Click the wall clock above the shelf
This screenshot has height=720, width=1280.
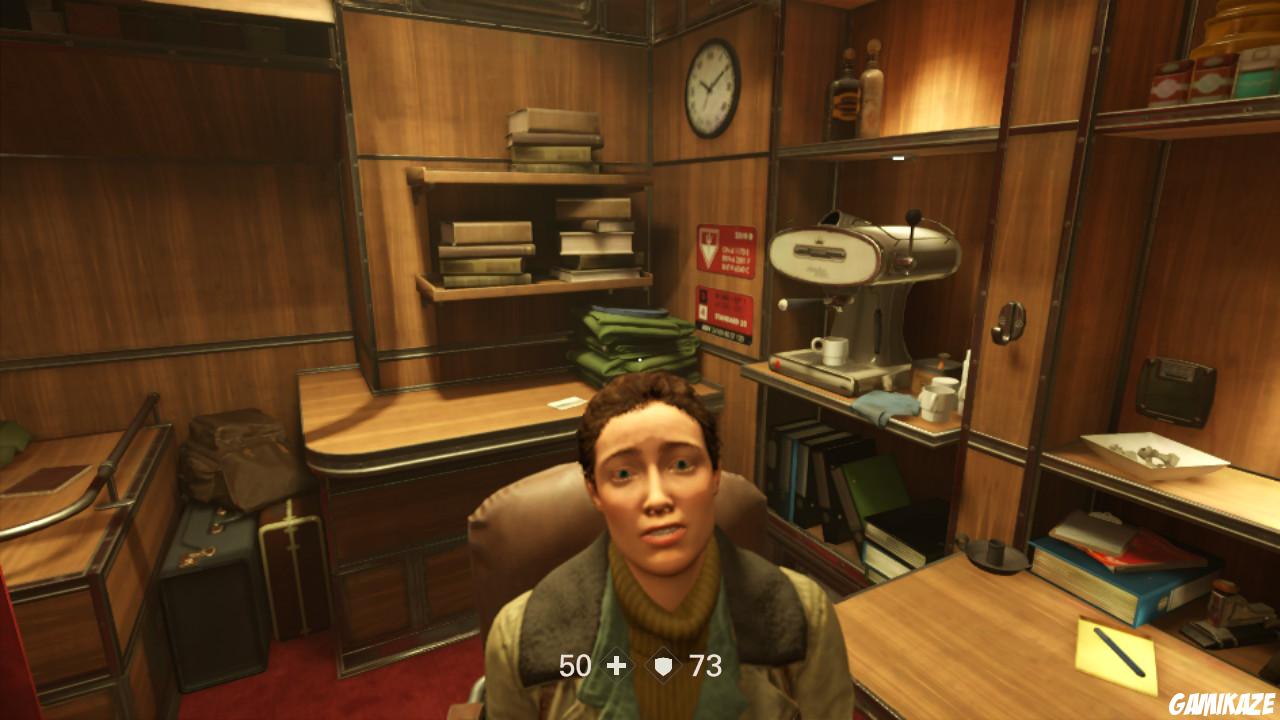coord(712,87)
